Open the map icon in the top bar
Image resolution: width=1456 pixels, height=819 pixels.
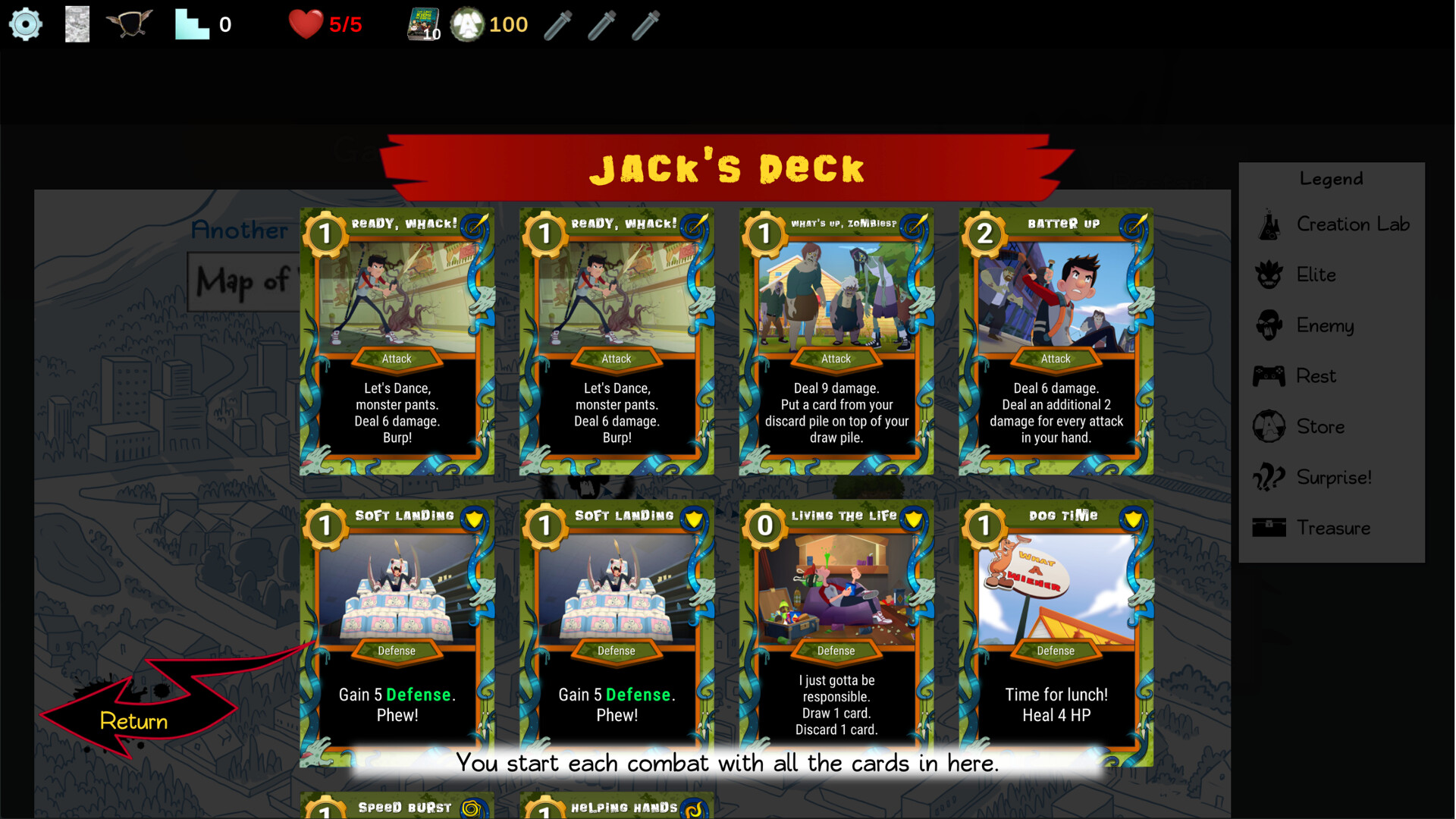(77, 24)
